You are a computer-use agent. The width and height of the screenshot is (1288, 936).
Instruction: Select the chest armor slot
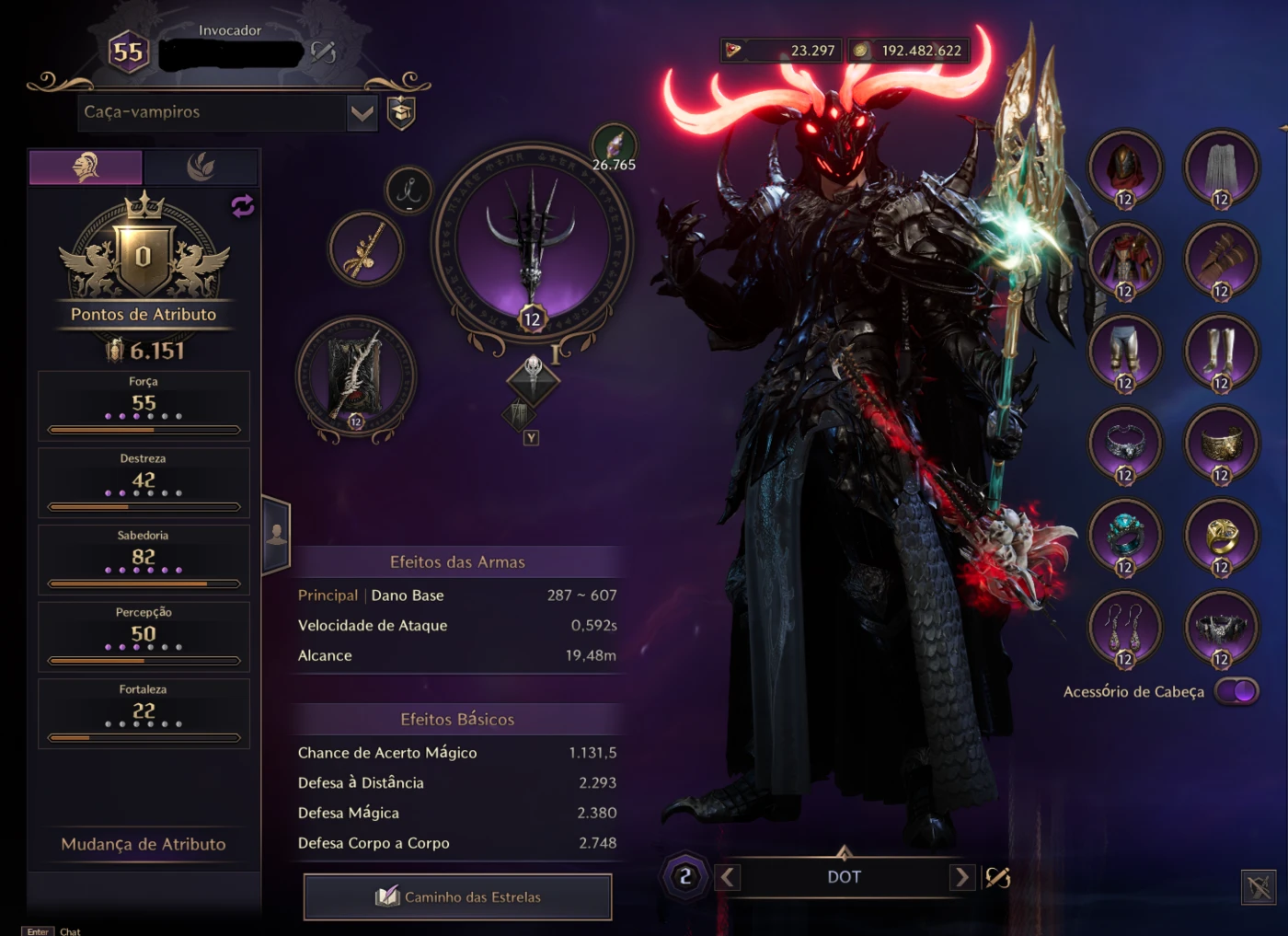coord(1124,260)
